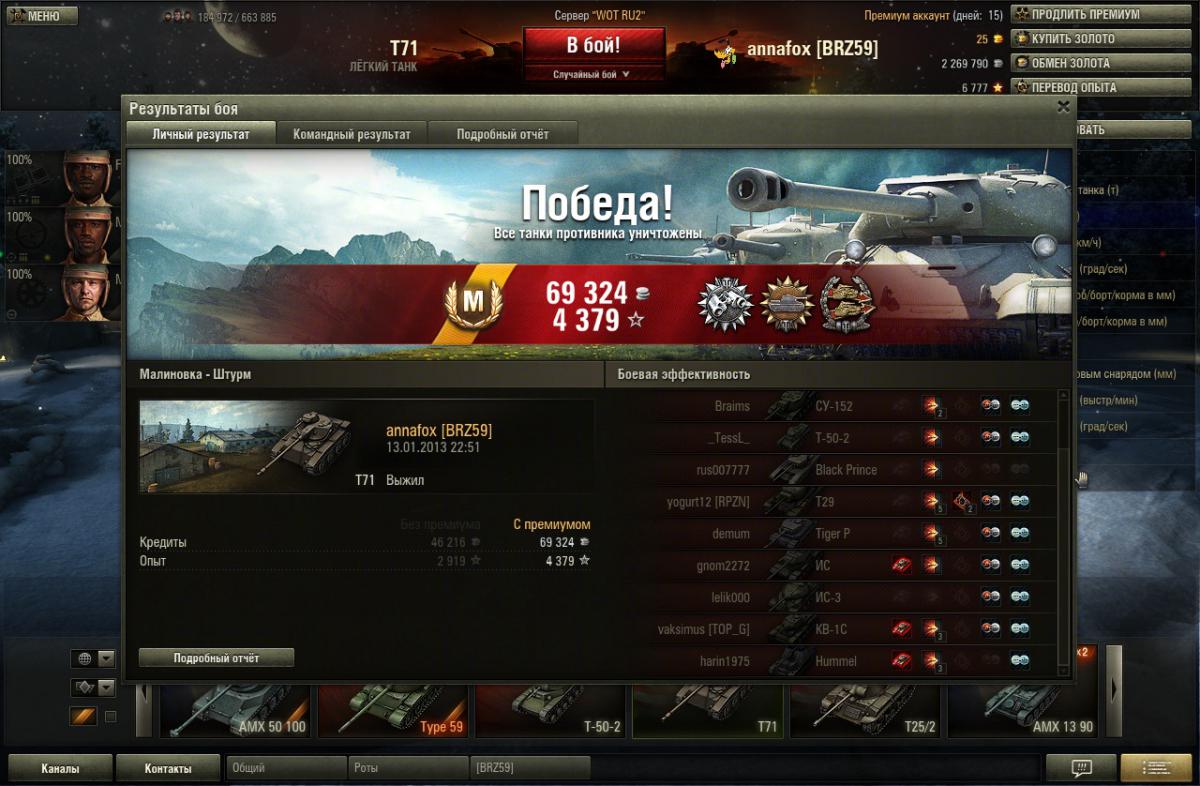Screen dimensions: 1200x786
Task: Switch to Командный результат tab
Action: click(x=351, y=134)
